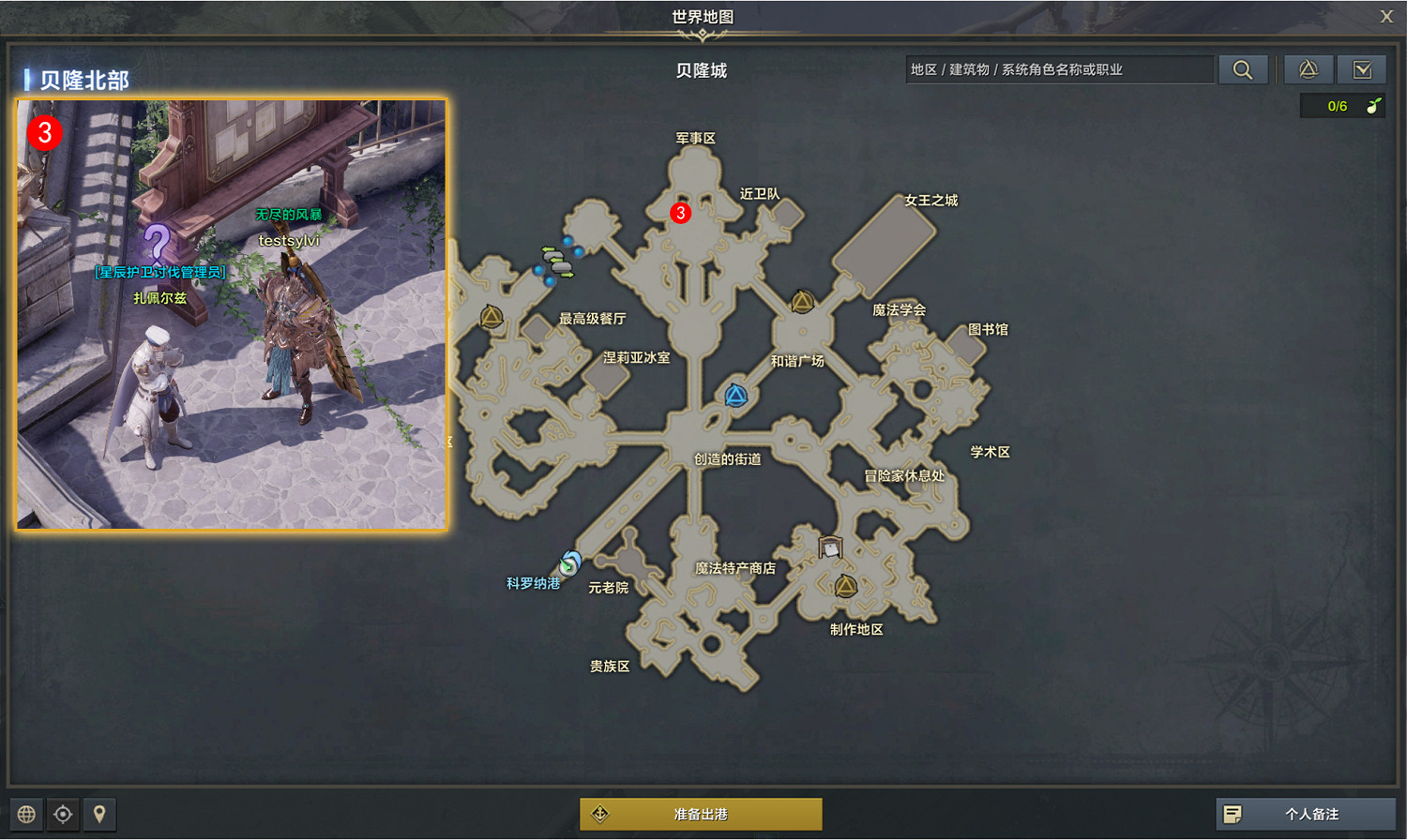Click the sprout icon next to the 0/6 counter
The image size is (1407, 840).
coord(1374,105)
